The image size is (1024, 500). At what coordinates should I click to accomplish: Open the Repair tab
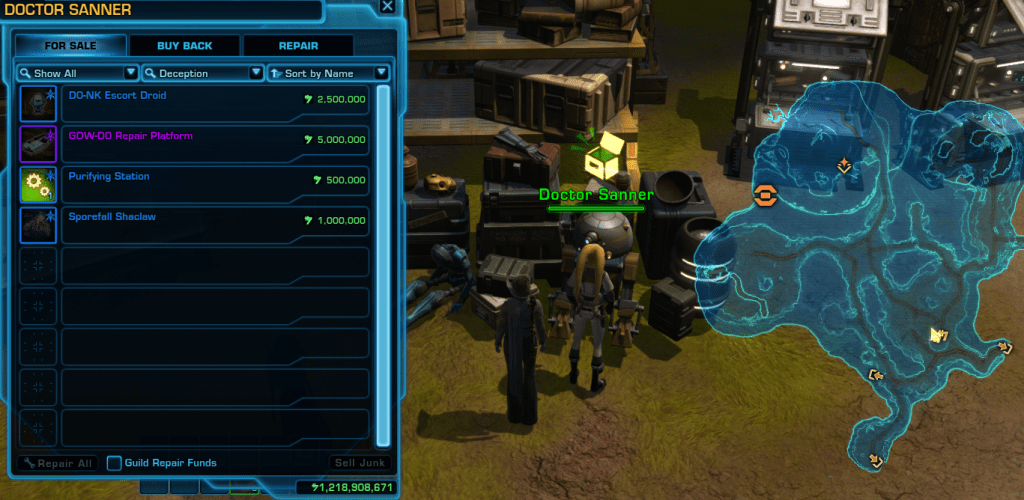[x=298, y=46]
